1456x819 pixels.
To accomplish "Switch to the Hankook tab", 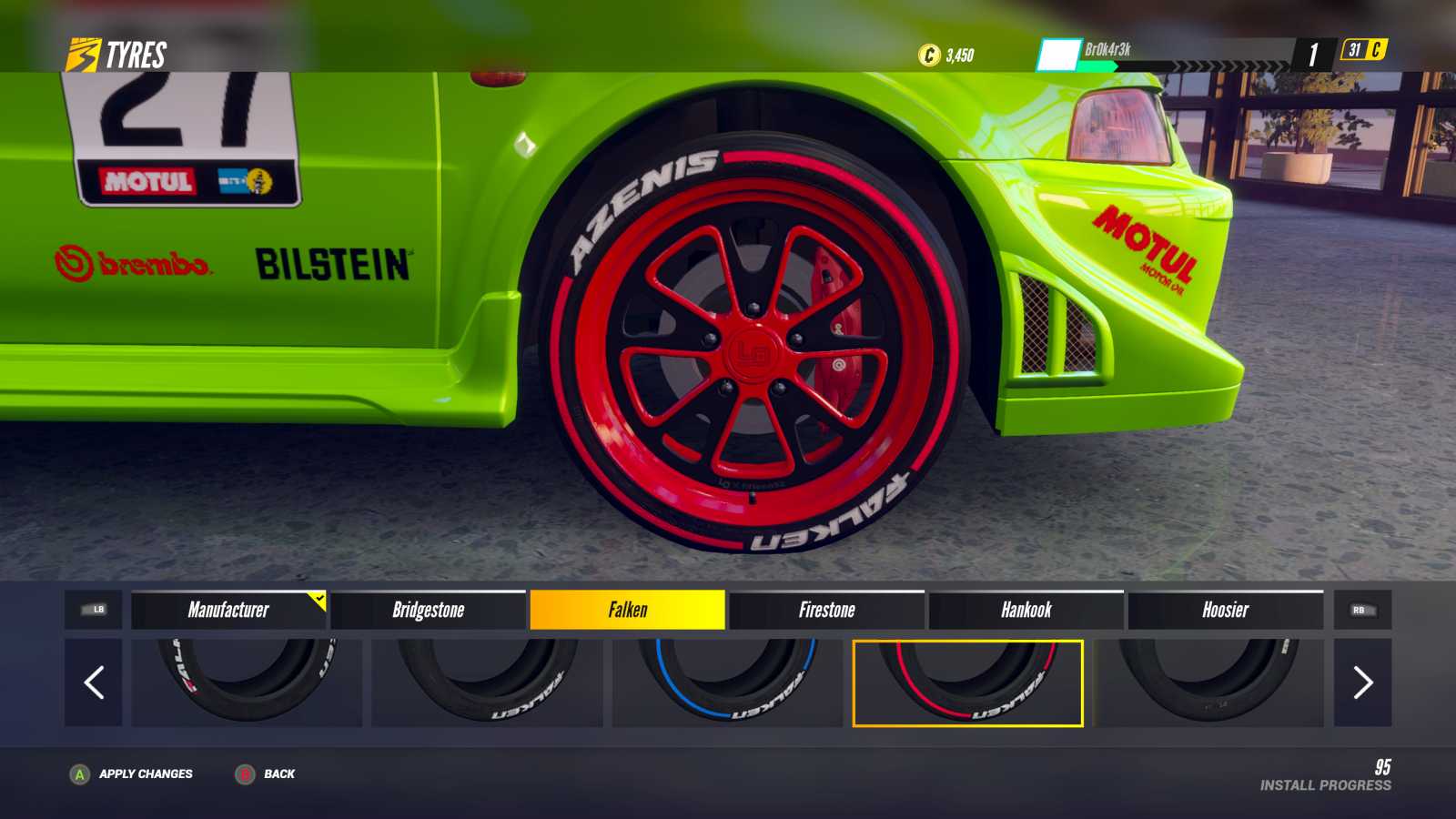I will click(x=1028, y=611).
